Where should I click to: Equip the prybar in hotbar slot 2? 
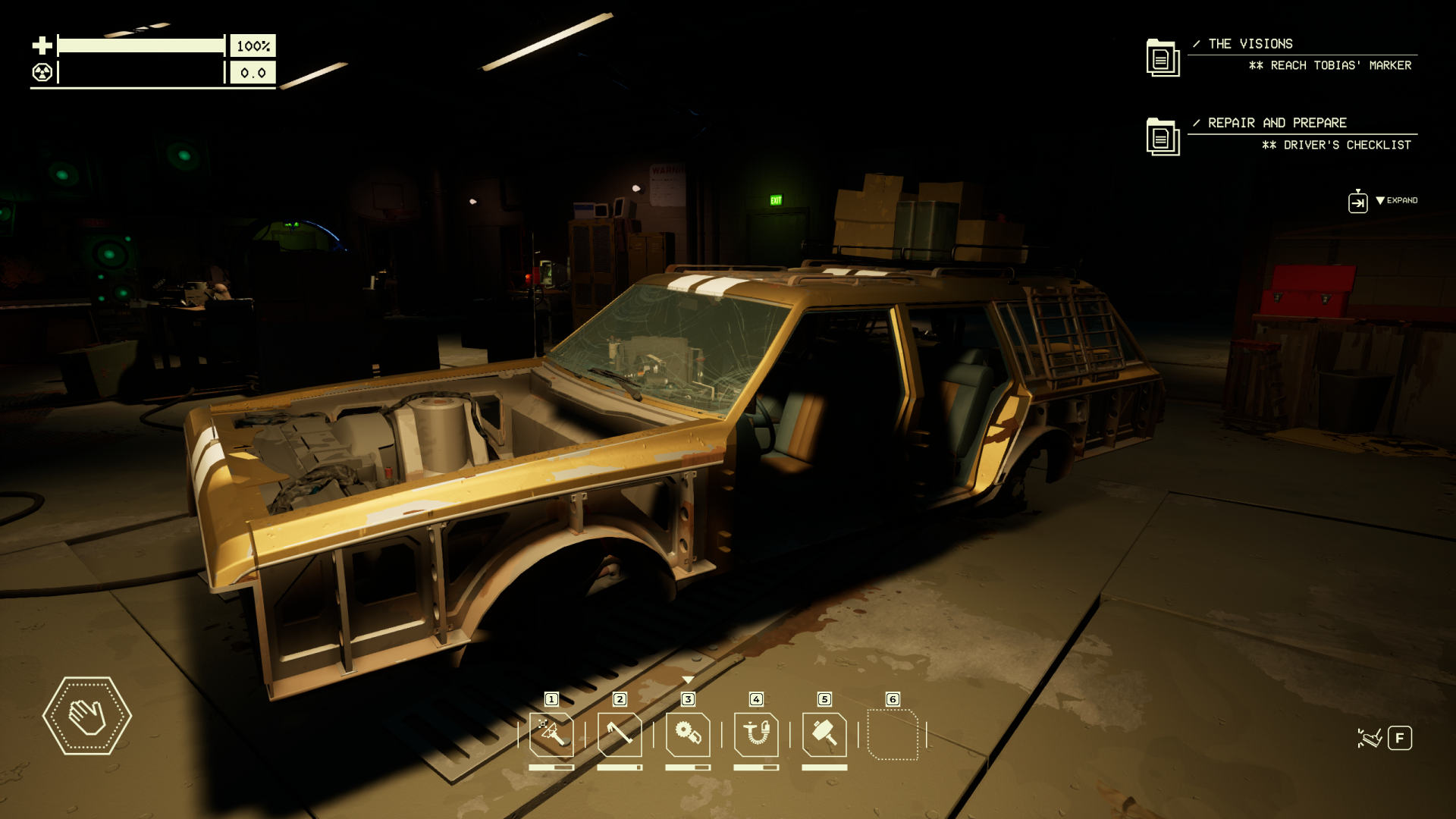click(x=620, y=734)
